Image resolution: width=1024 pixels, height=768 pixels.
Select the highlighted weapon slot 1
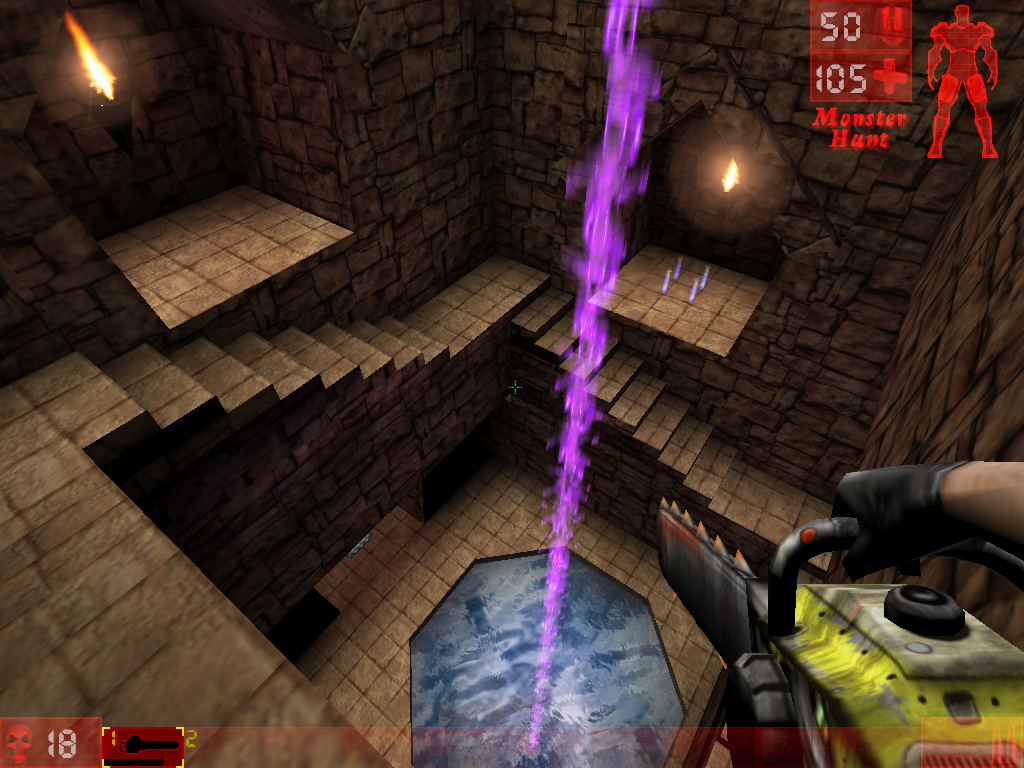coord(143,743)
